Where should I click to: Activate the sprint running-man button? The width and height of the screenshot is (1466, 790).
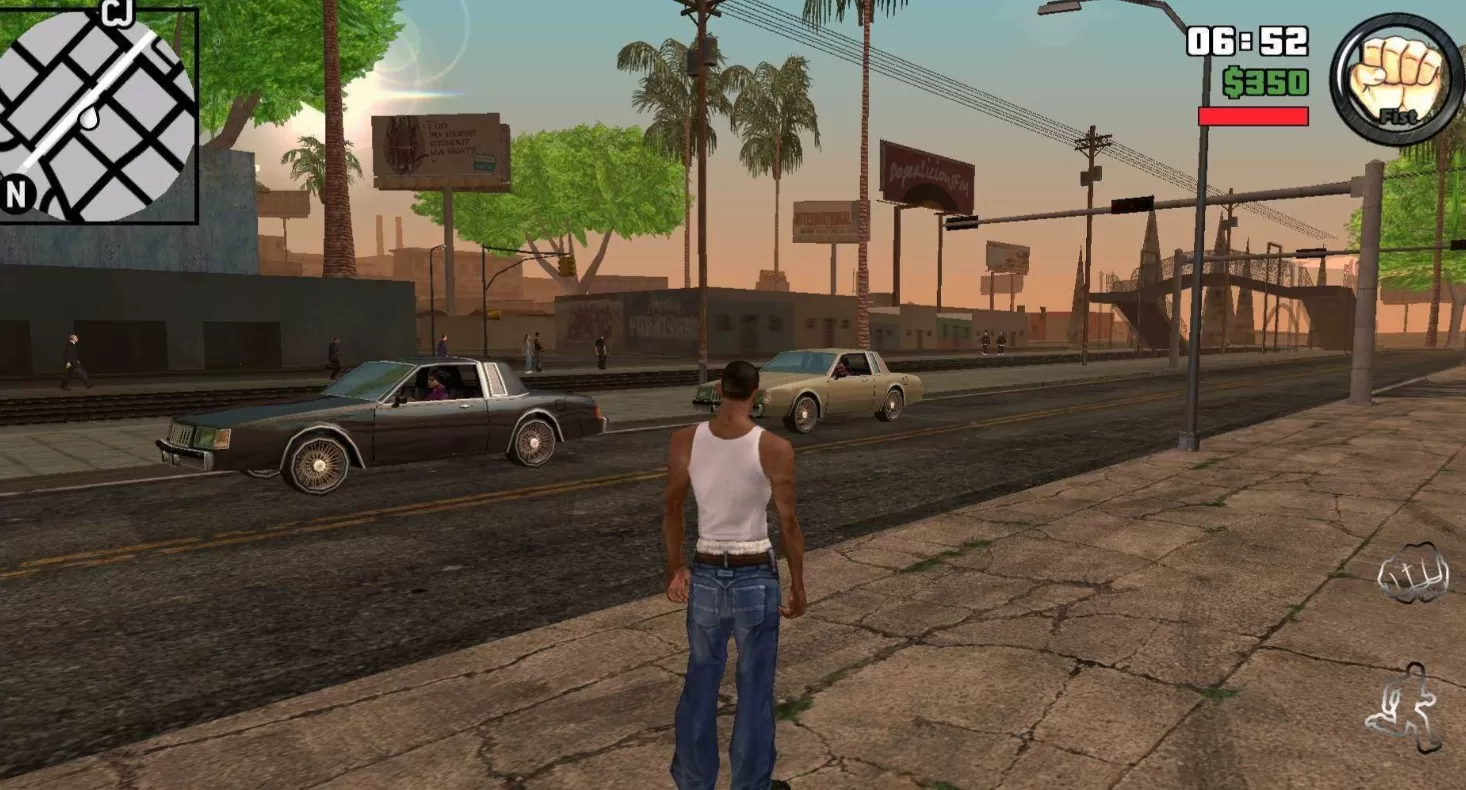(1405, 707)
